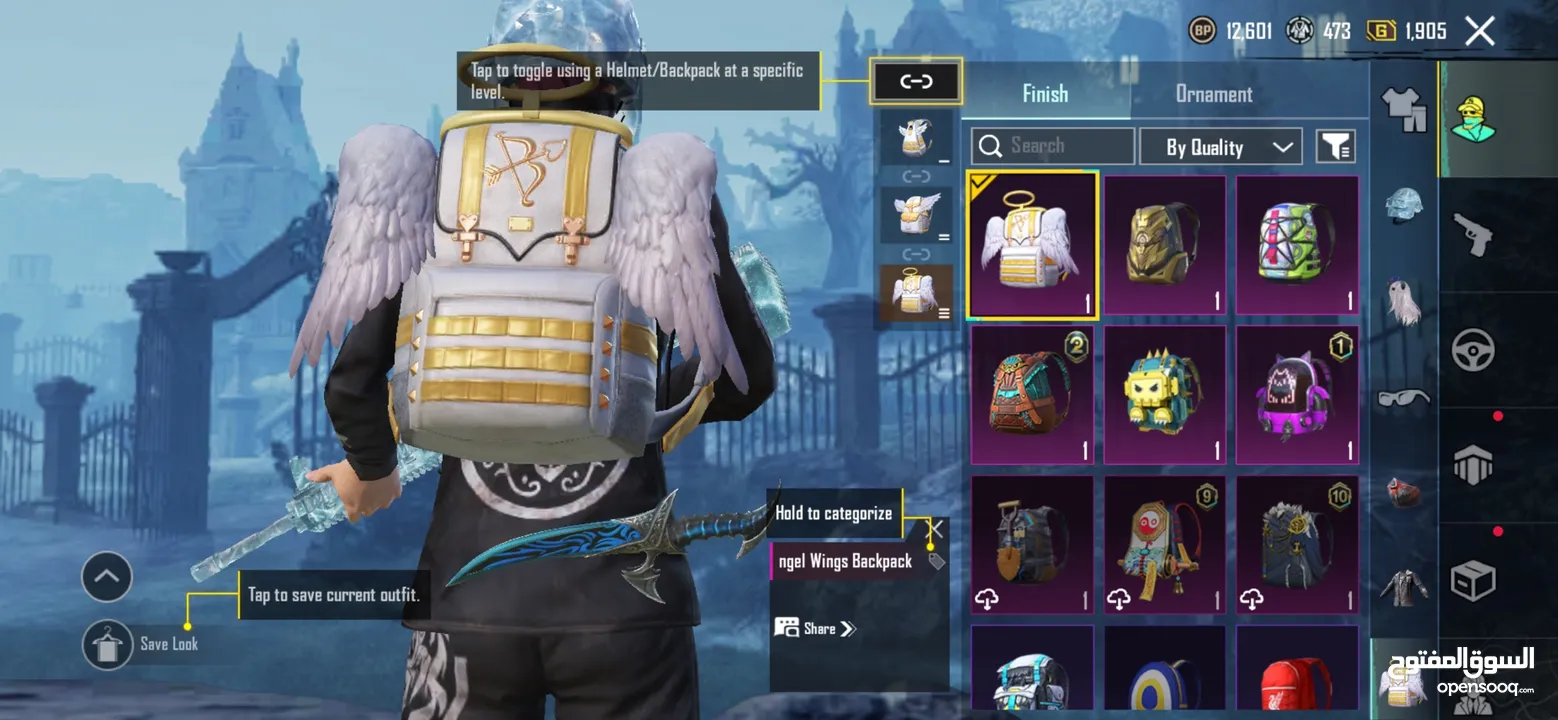
Task: Open the sunglasses accessory category
Action: coord(1403,398)
